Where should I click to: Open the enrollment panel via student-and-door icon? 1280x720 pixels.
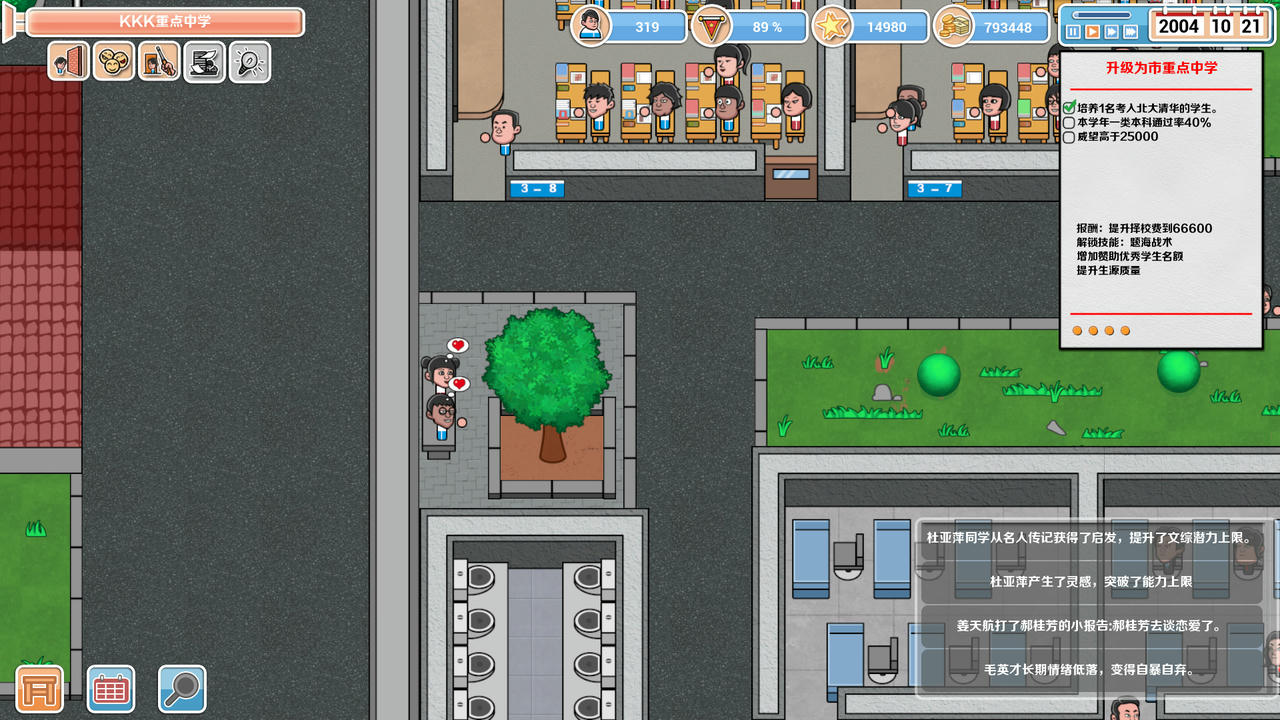pos(67,61)
